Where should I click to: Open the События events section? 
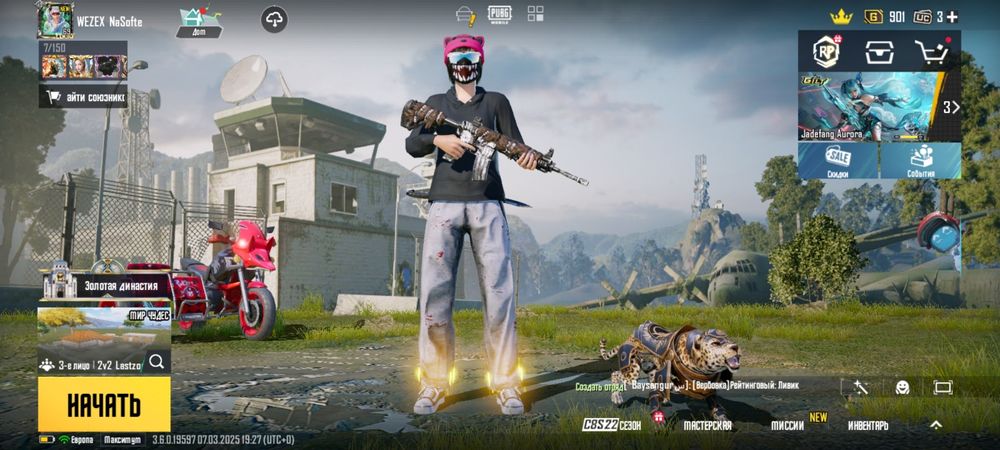tap(921, 161)
